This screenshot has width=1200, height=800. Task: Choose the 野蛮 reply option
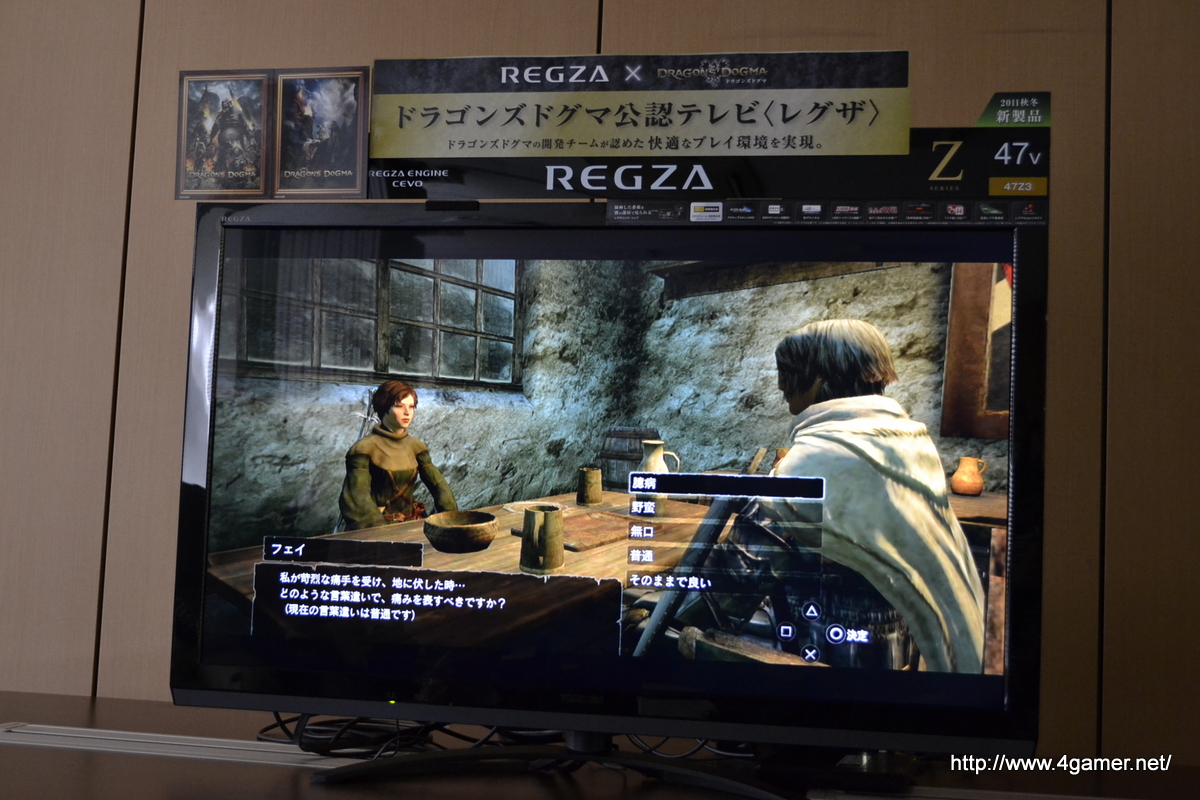(643, 509)
